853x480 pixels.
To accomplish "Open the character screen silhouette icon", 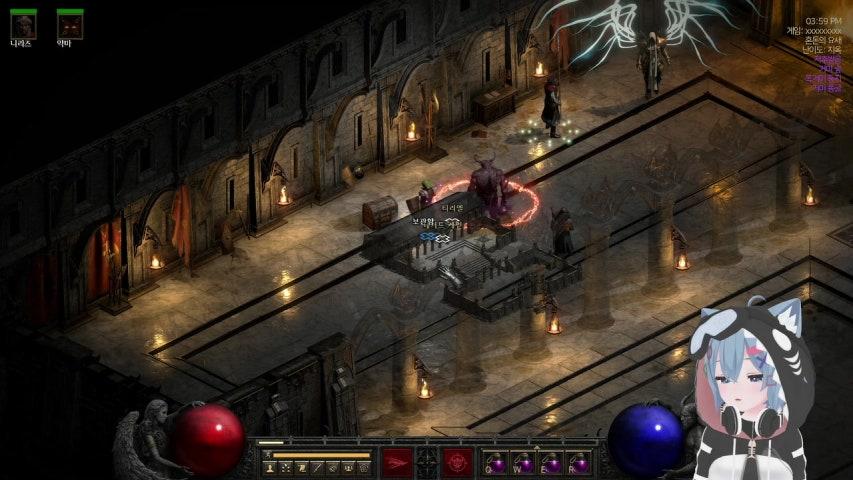I will (270, 467).
